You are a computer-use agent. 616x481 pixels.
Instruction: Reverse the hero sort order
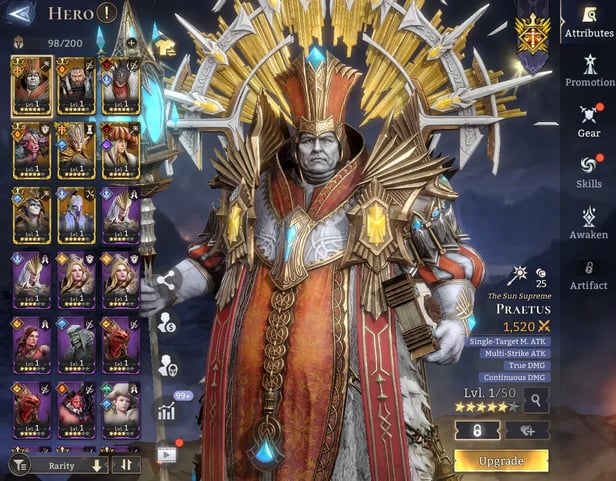(126, 465)
